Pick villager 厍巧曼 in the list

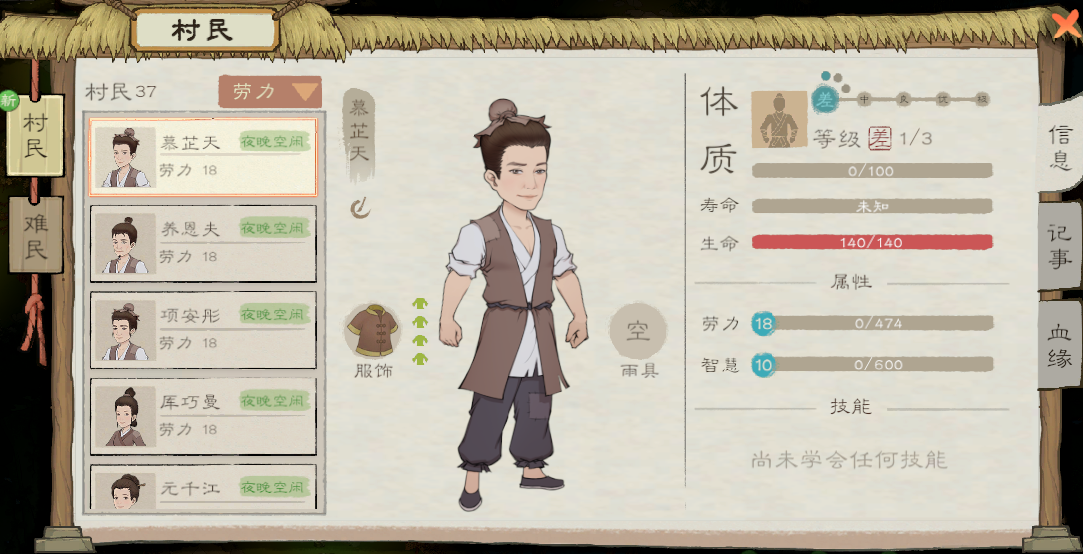203,415
